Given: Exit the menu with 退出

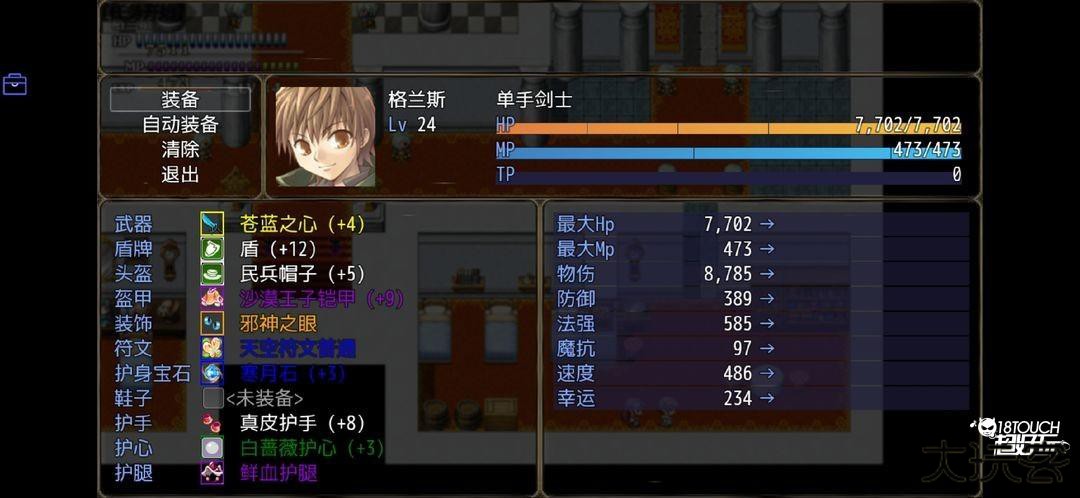Looking at the screenshot, I should [x=180, y=174].
